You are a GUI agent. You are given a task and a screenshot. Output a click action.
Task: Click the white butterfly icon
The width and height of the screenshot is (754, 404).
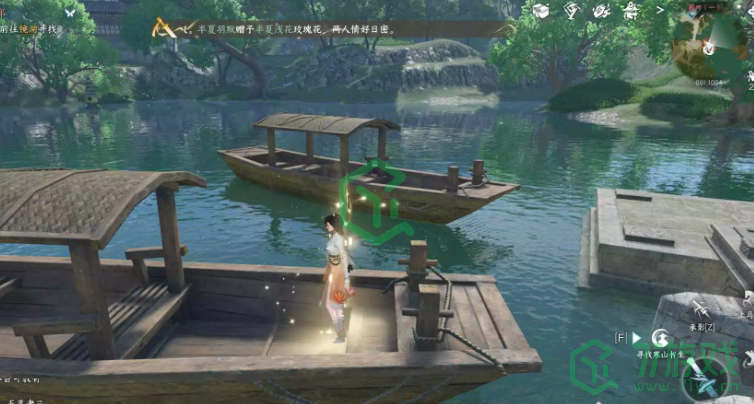[69, 13]
